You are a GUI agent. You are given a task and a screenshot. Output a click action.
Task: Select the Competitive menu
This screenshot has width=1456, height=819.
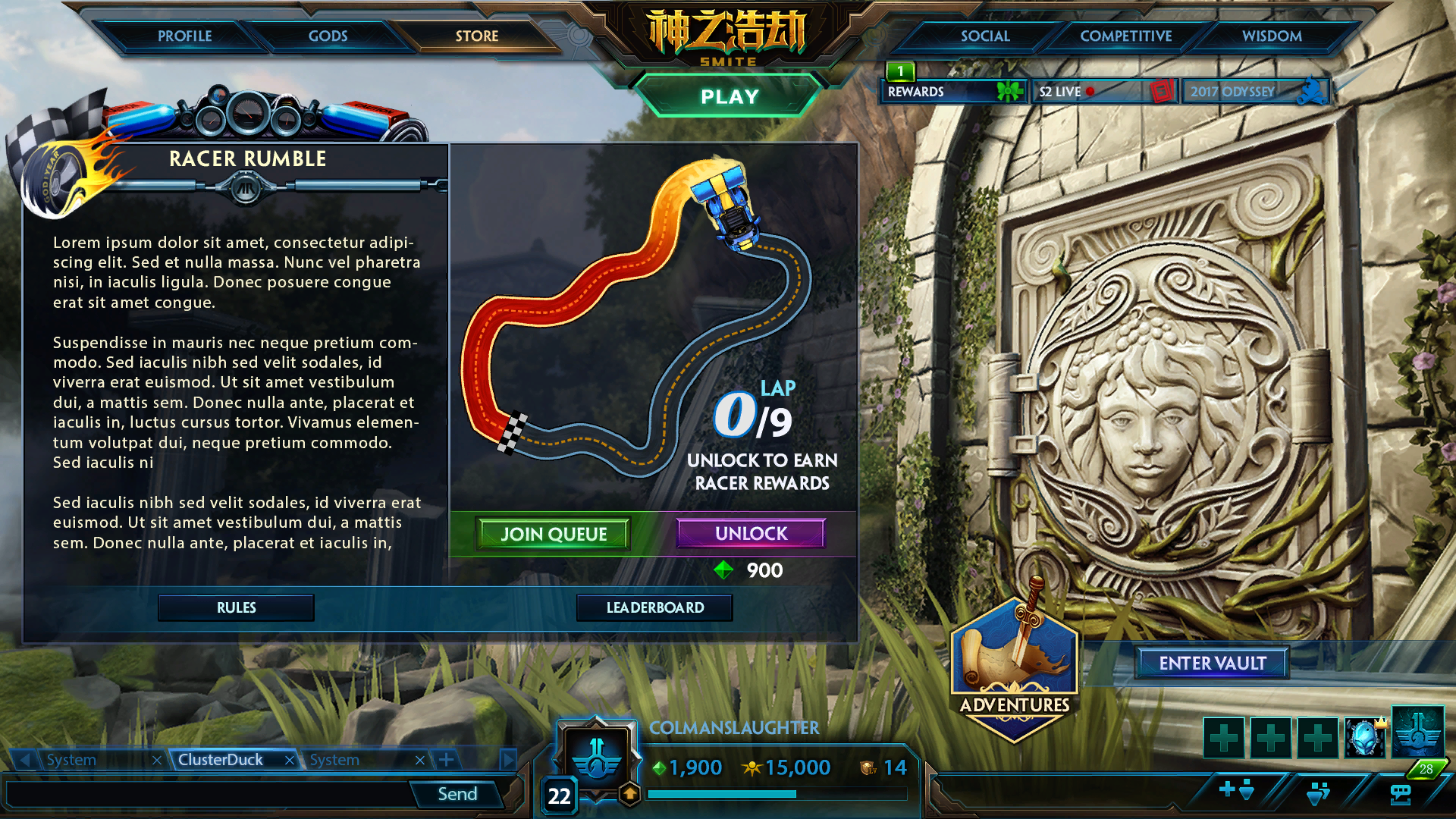[x=1125, y=36]
